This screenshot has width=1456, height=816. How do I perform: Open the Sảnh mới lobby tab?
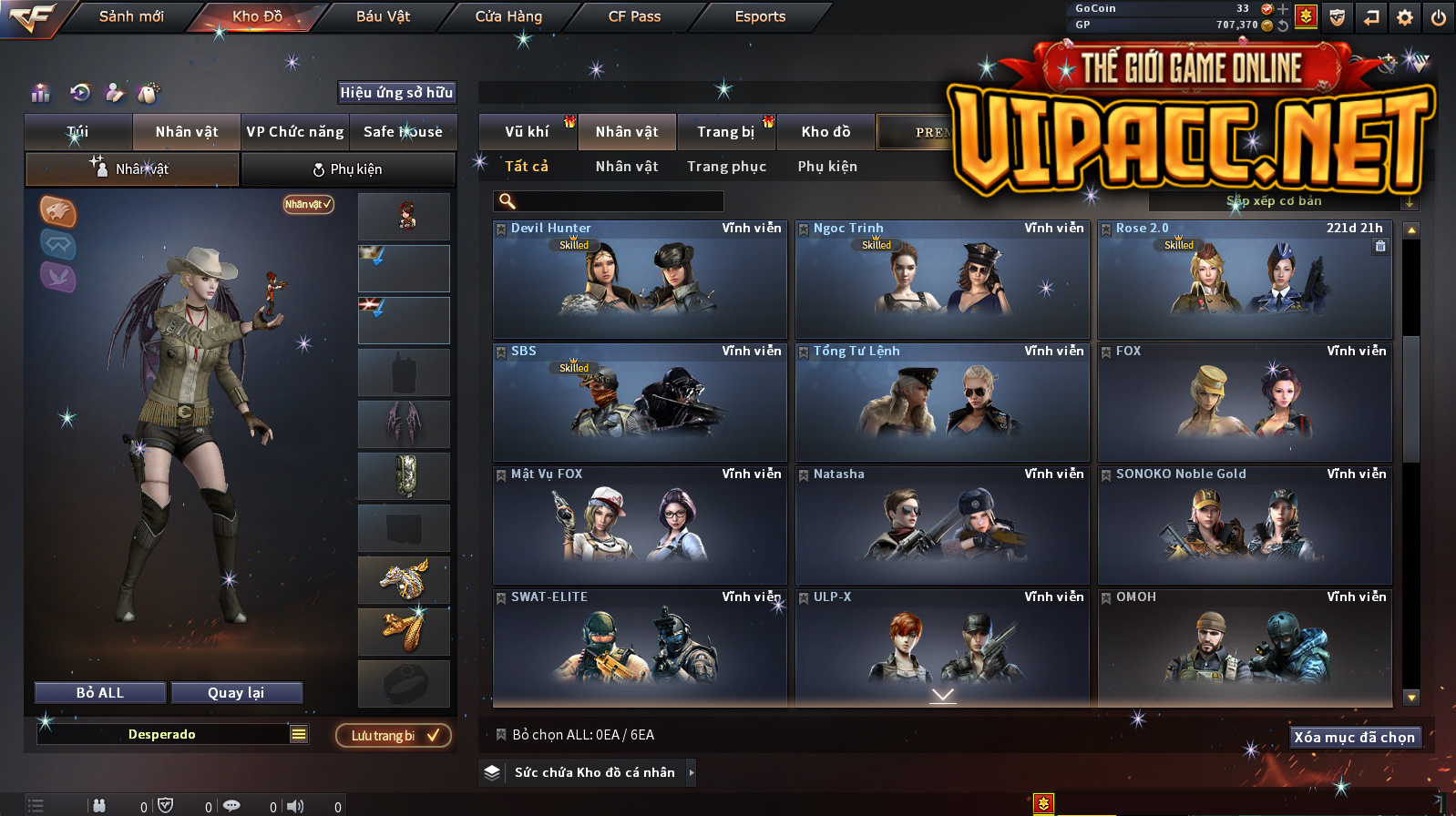[131, 16]
